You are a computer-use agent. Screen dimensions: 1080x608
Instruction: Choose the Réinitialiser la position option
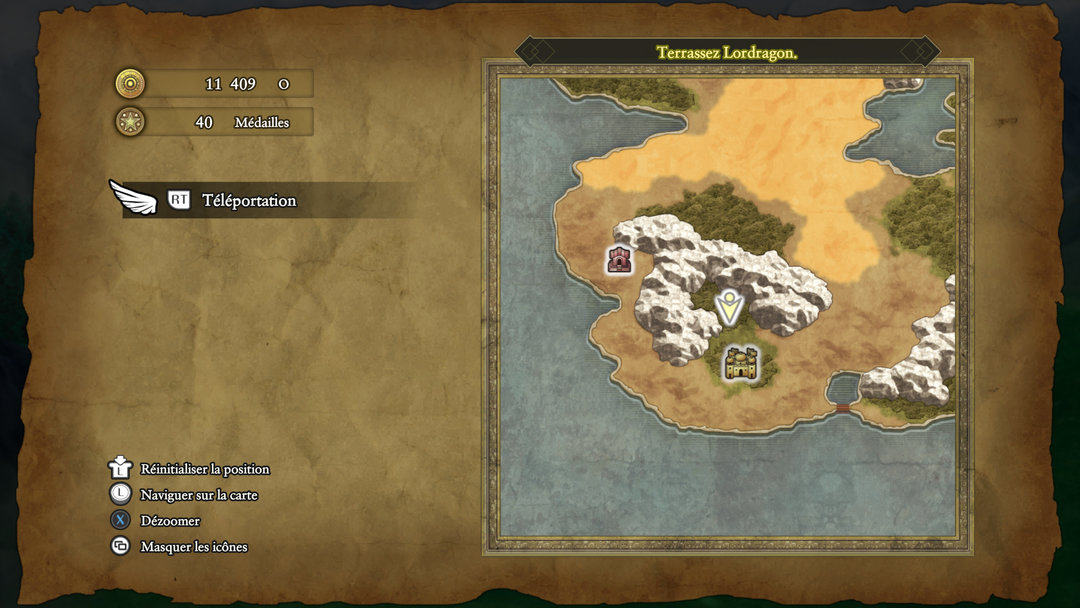point(204,469)
